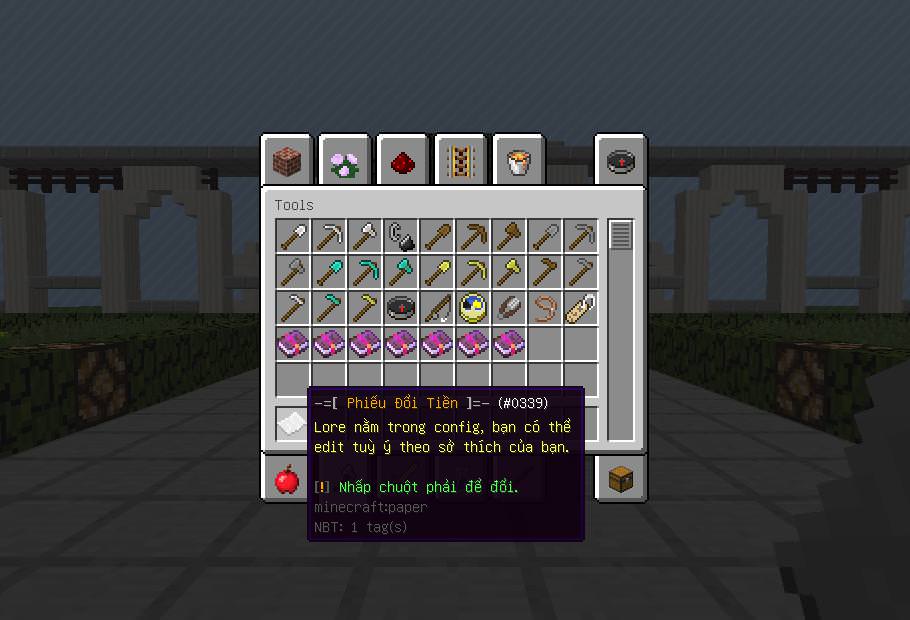Grab the golden shovel
The height and width of the screenshot is (620, 910).
coord(437,272)
